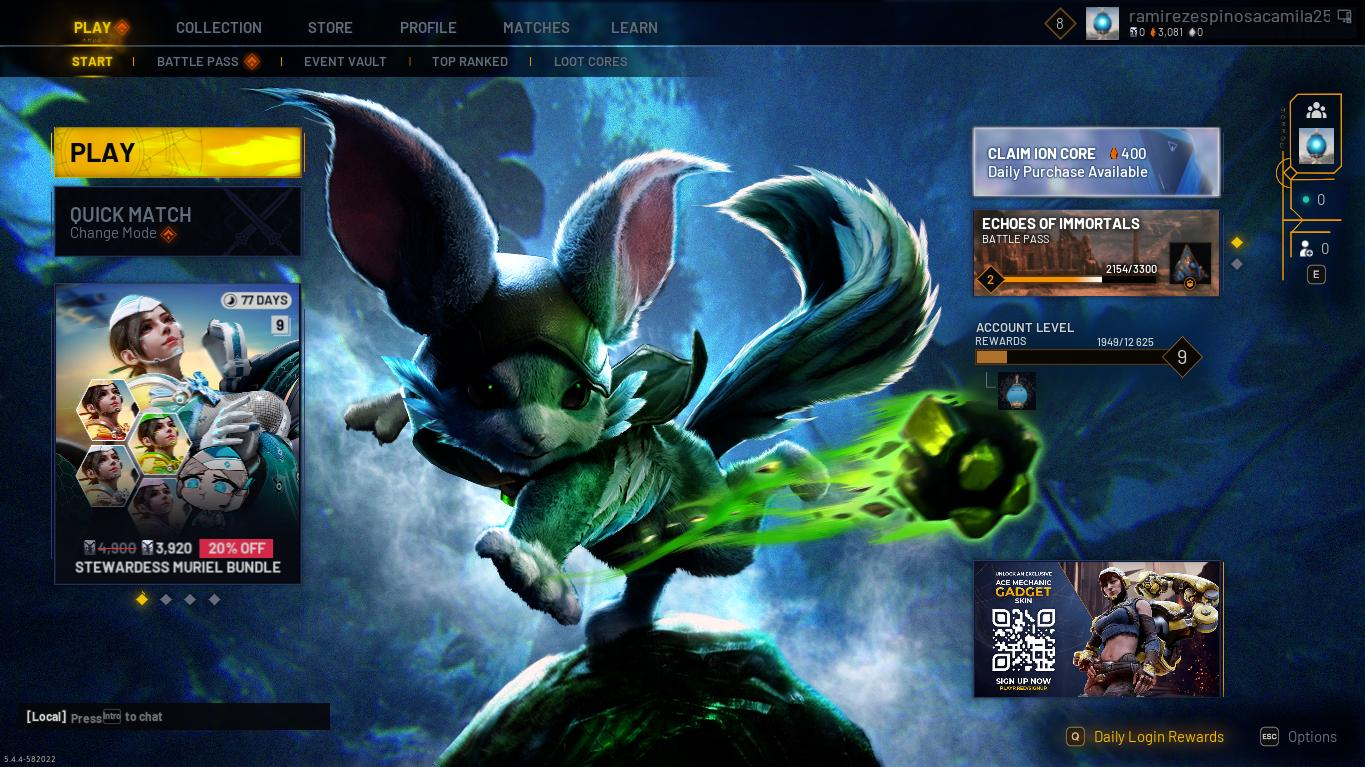Open the Loot Cores tab
Screen dimensions: 1365x767
(591, 62)
